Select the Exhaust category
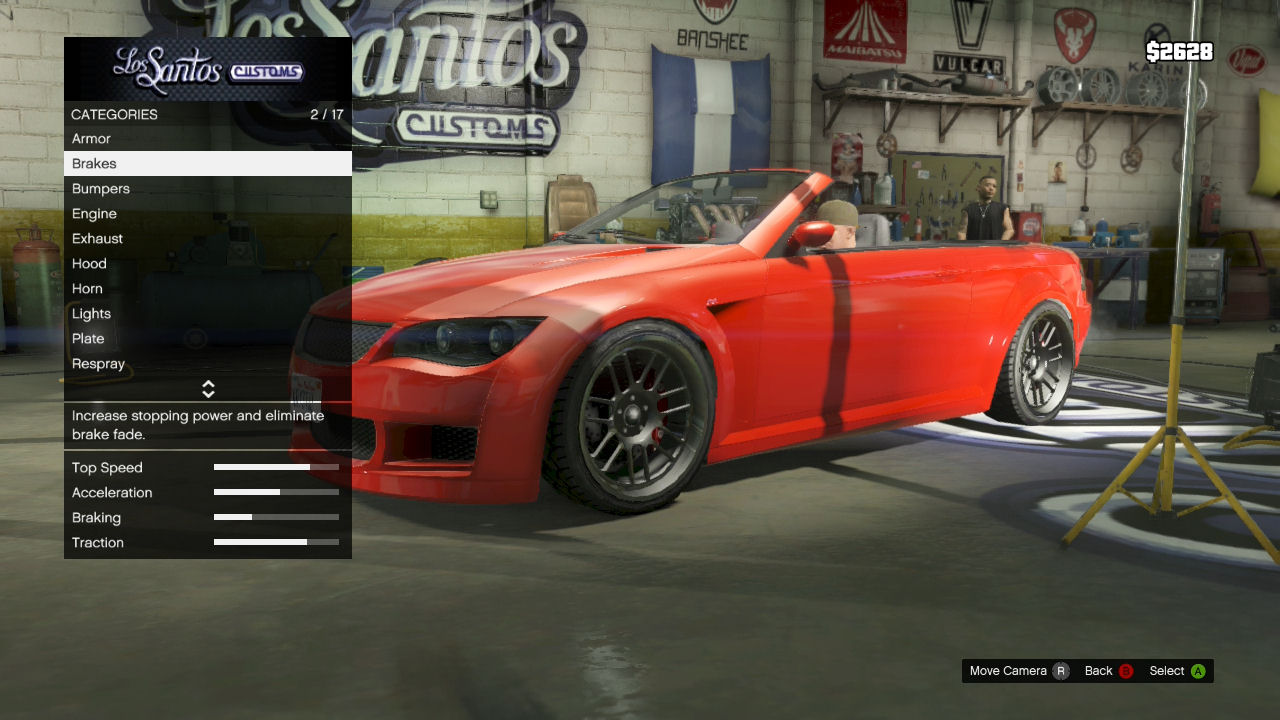This screenshot has height=720, width=1280. click(x=207, y=239)
